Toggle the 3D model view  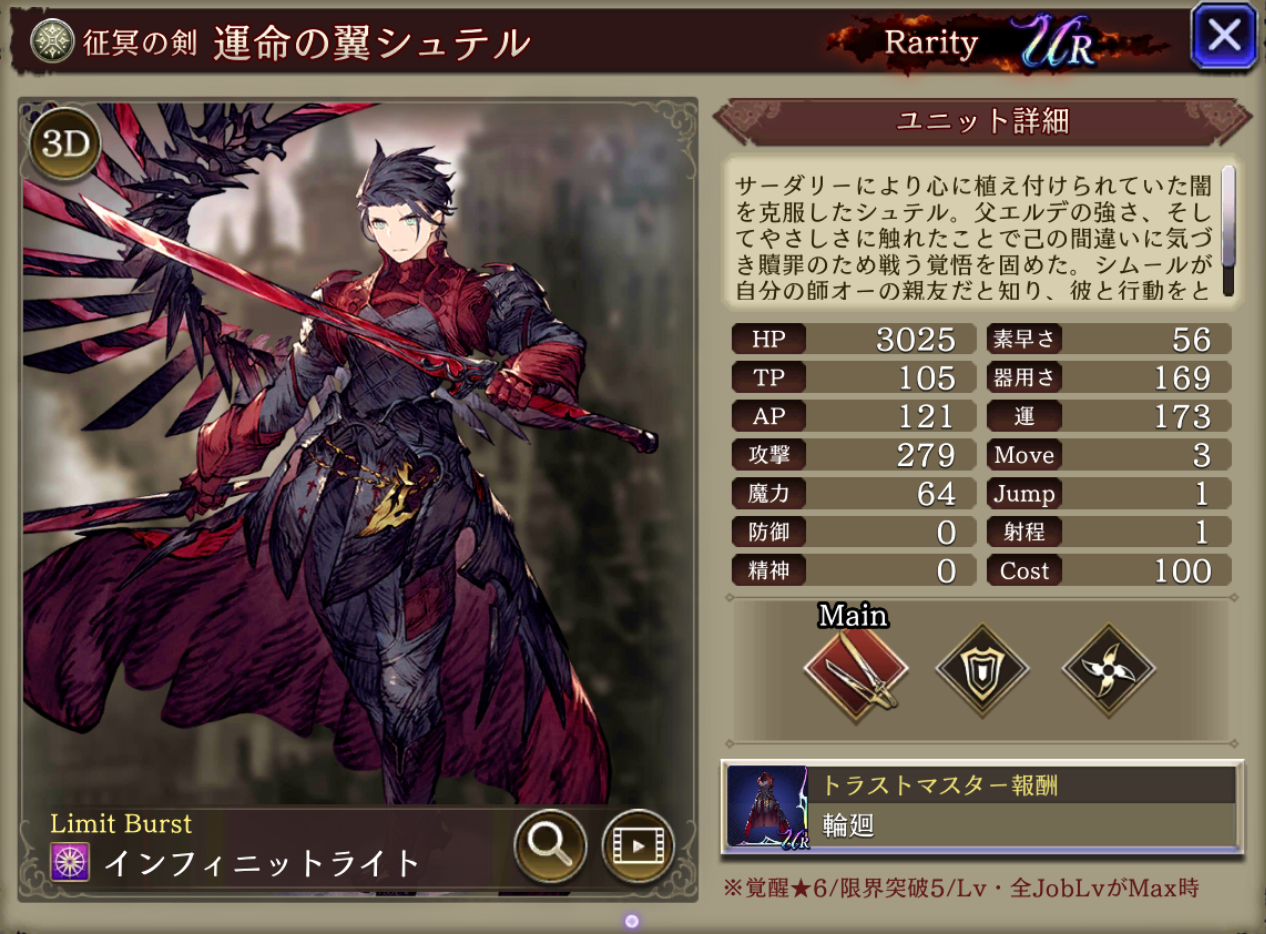click(66, 144)
